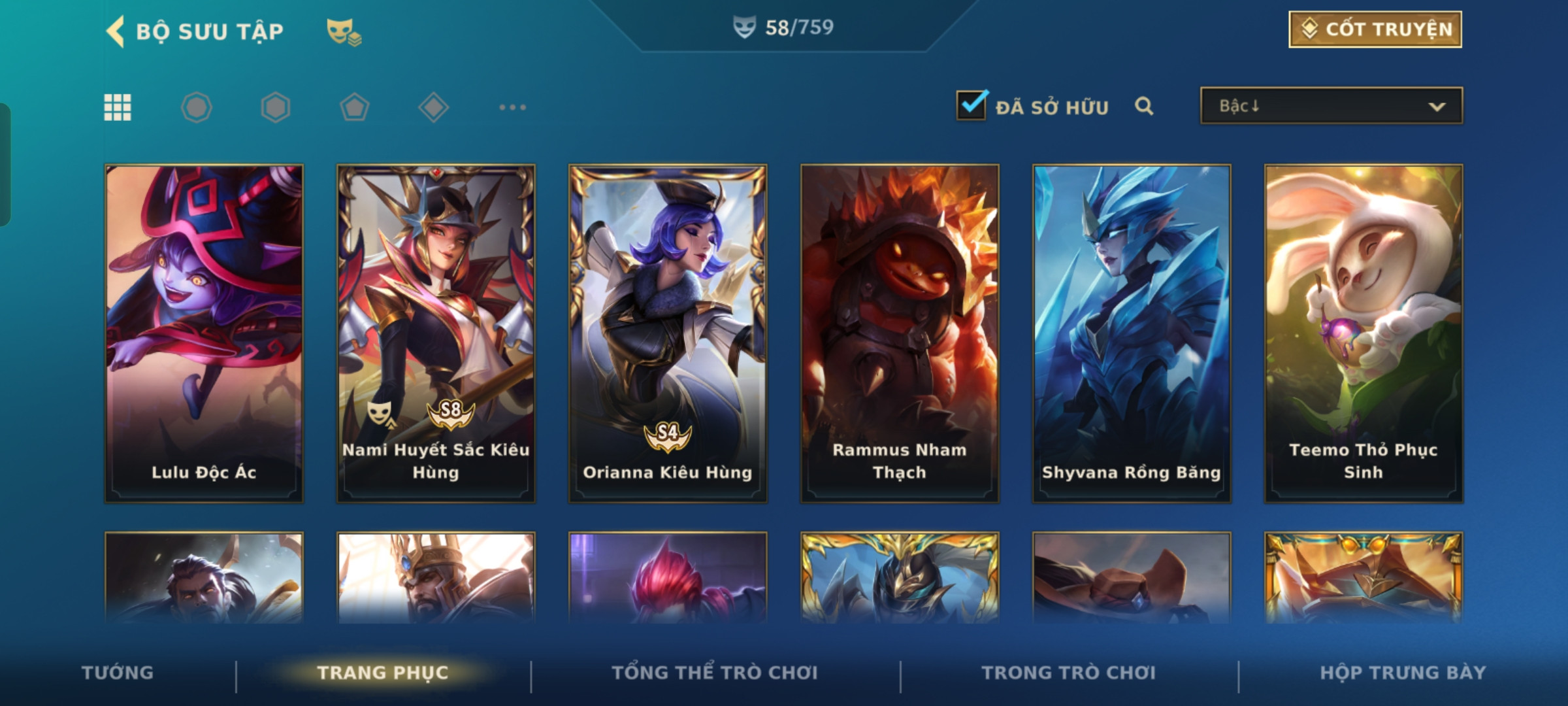This screenshot has width=1568, height=706.
Task: Switch to the Trang Phục tab
Action: coord(383,673)
